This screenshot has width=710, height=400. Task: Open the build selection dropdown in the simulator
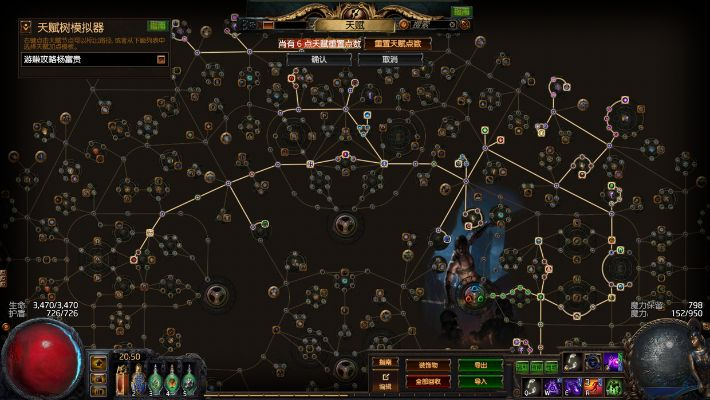161,60
